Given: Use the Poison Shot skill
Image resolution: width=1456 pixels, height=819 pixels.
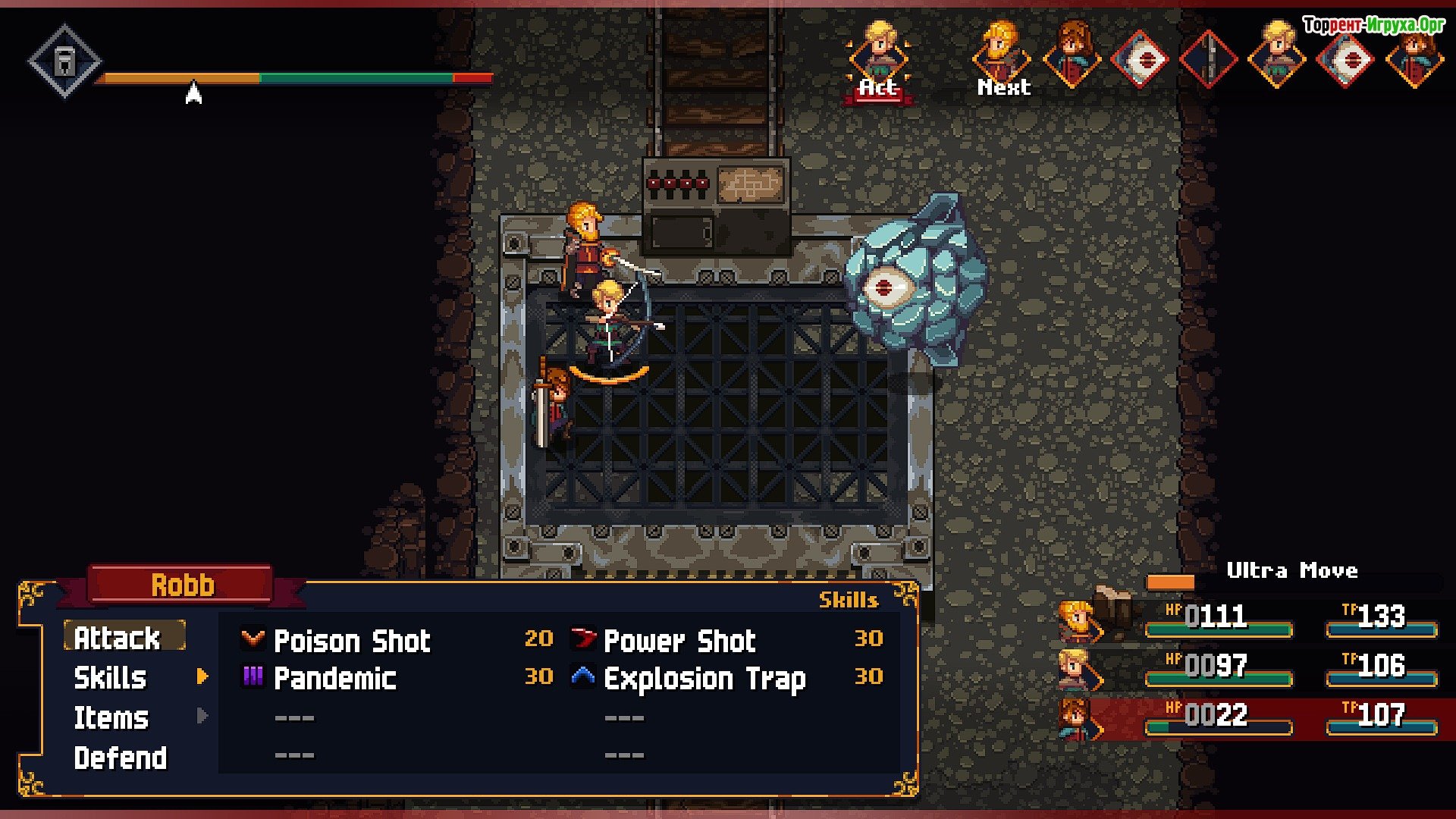Looking at the screenshot, I should (352, 641).
